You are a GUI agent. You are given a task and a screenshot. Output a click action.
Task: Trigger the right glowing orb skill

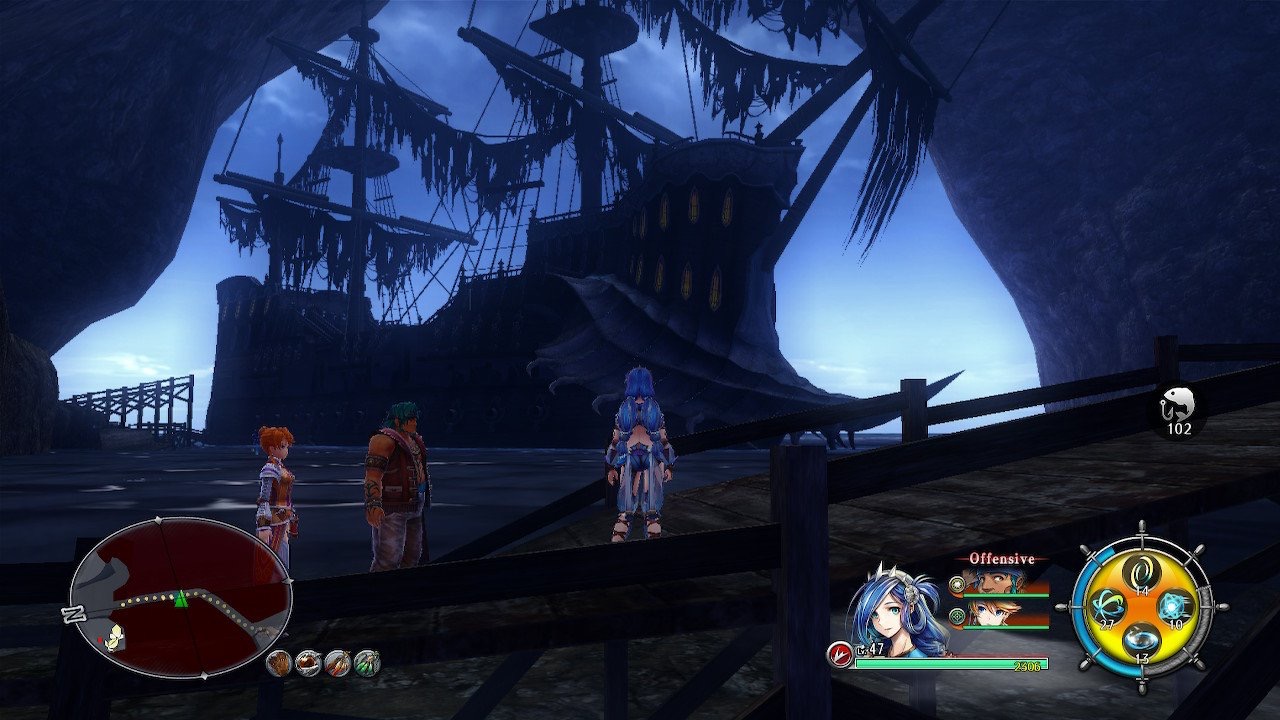point(1174,606)
